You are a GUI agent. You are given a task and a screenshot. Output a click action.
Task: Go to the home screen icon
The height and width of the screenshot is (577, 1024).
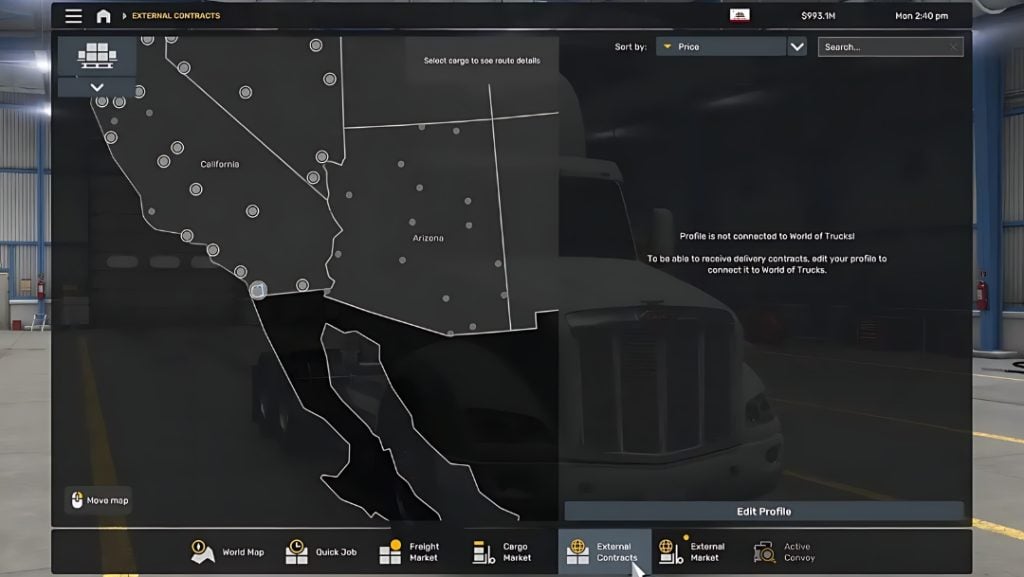103,16
